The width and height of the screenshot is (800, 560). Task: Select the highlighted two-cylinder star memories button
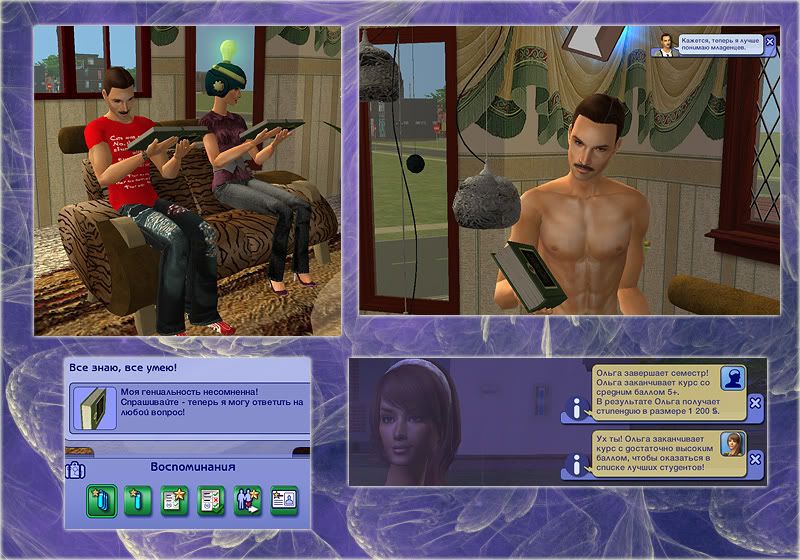click(x=101, y=500)
